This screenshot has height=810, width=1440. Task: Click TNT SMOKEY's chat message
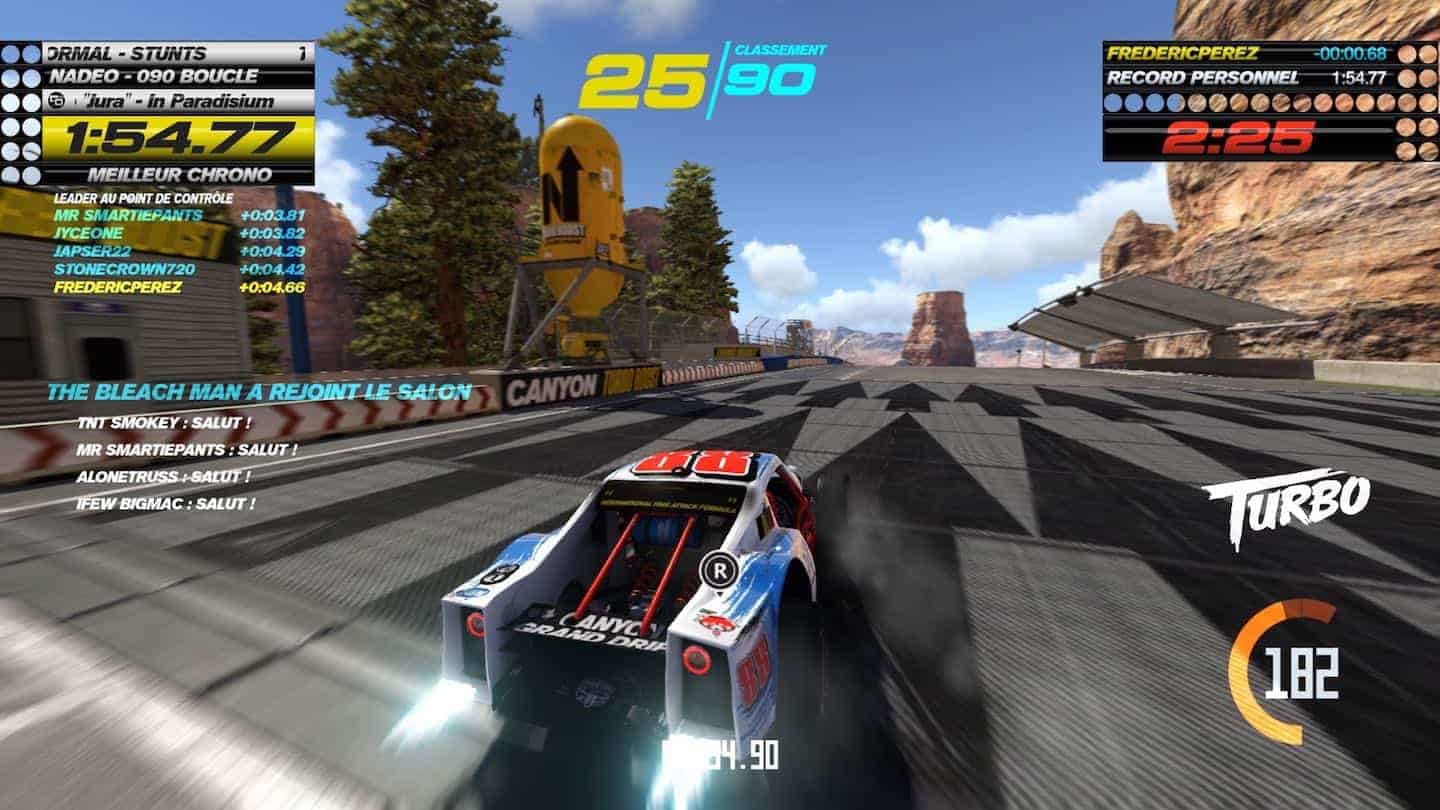(163, 423)
